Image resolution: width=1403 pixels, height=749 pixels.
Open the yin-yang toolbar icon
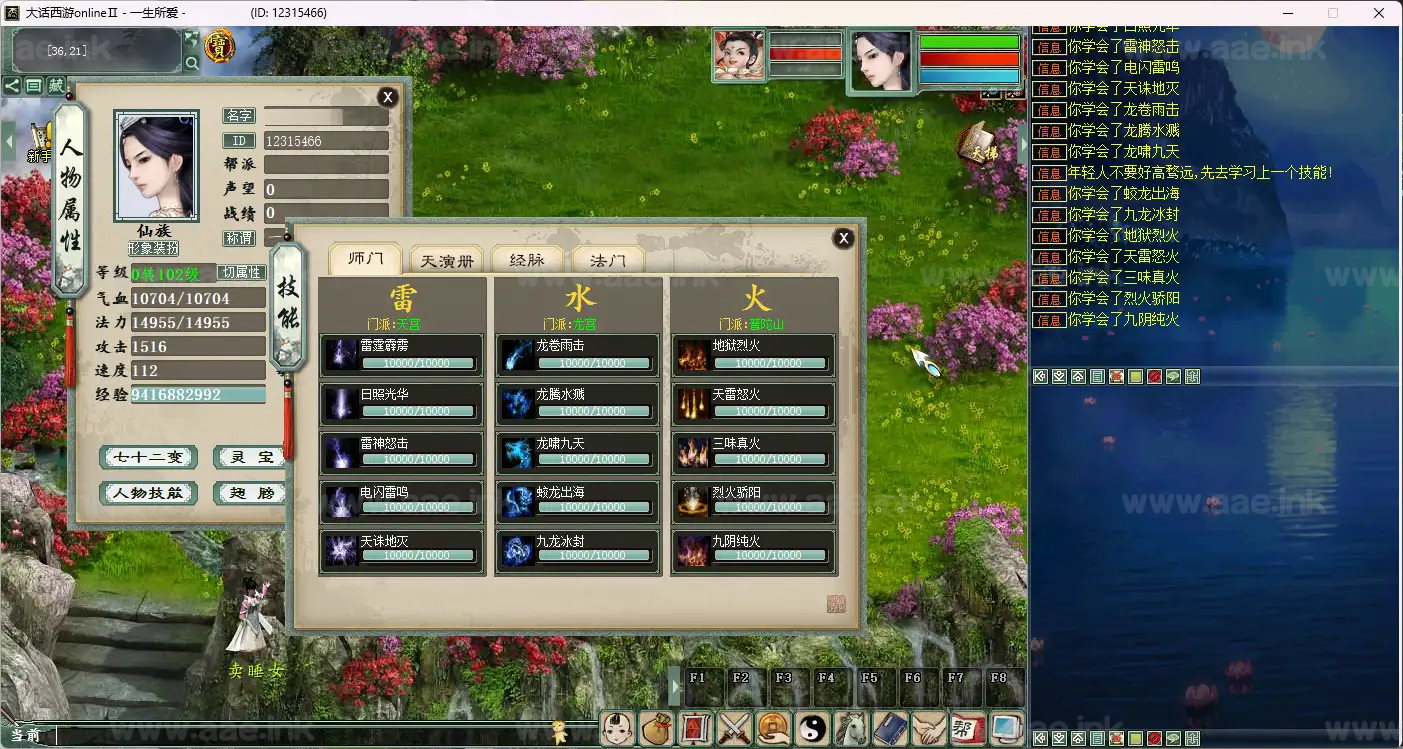(812, 728)
